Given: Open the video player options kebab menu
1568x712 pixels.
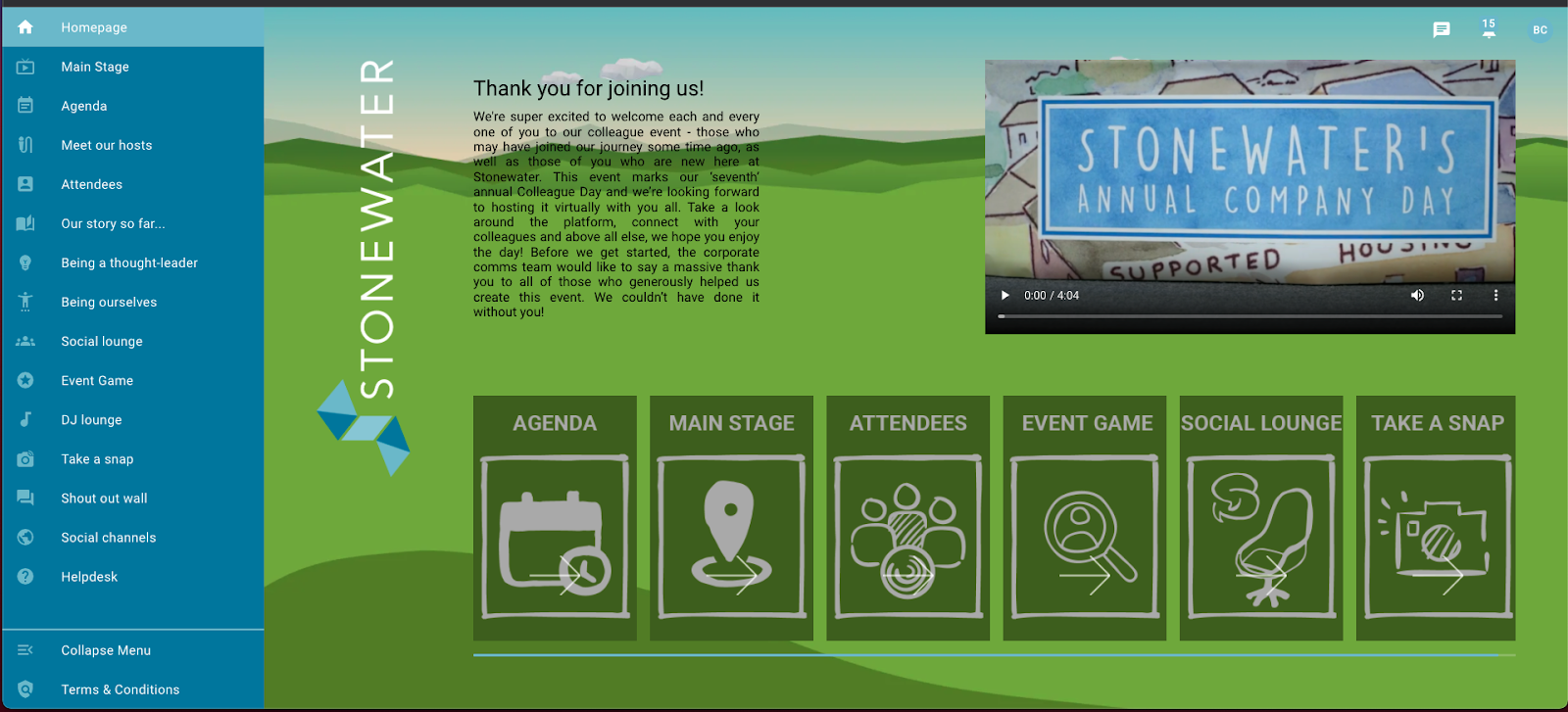Looking at the screenshot, I should click(x=1494, y=295).
